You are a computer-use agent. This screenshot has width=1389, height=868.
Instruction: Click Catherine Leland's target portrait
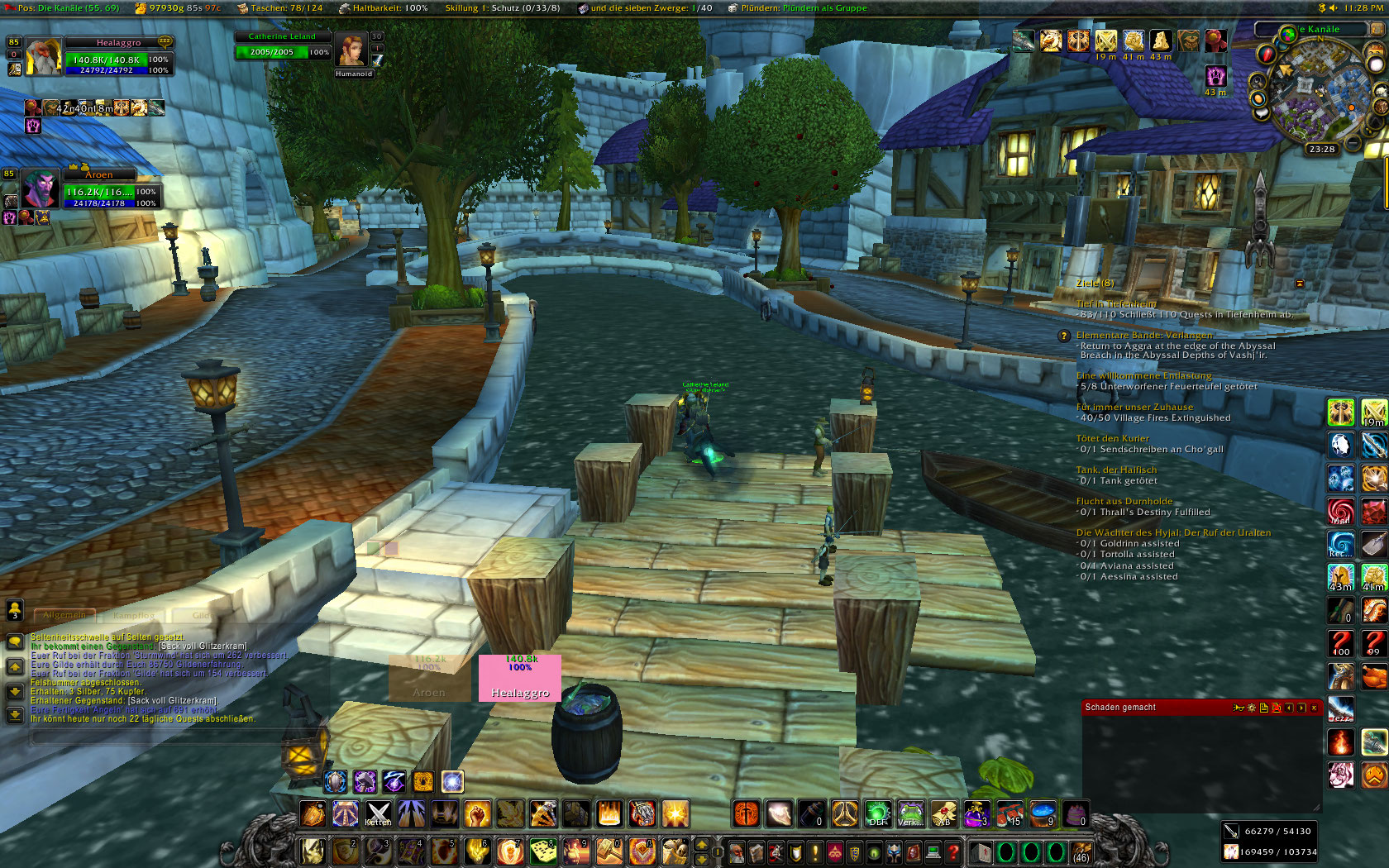351,50
